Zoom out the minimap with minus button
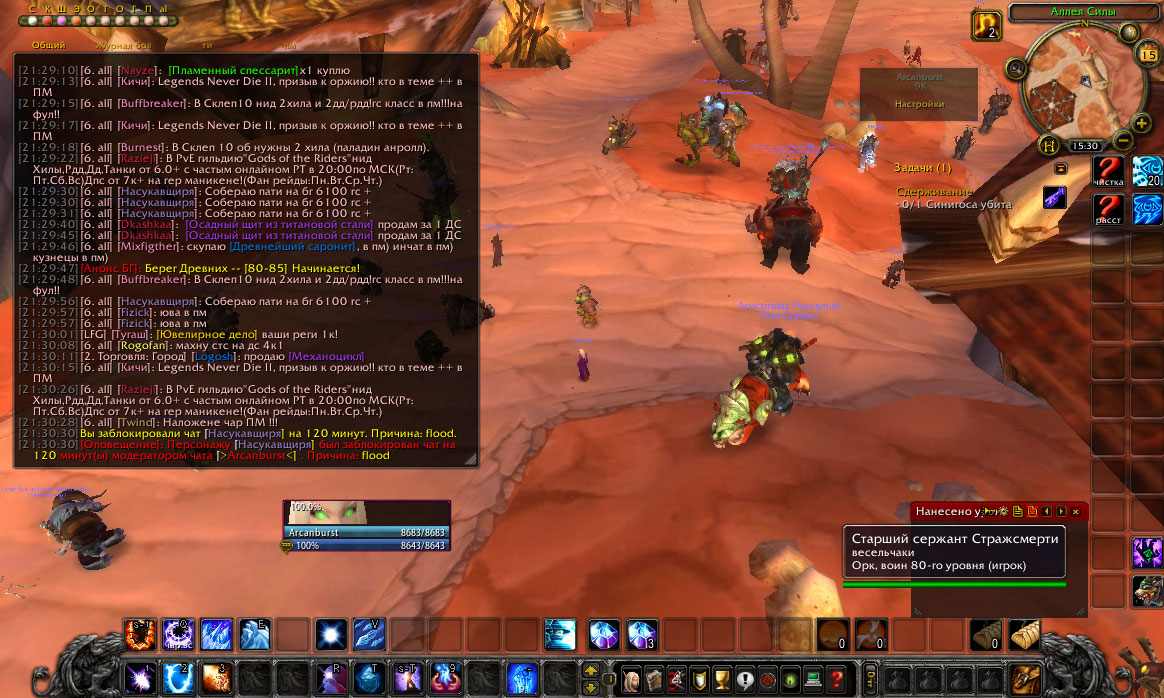This screenshot has height=698, width=1164. click(x=1123, y=141)
